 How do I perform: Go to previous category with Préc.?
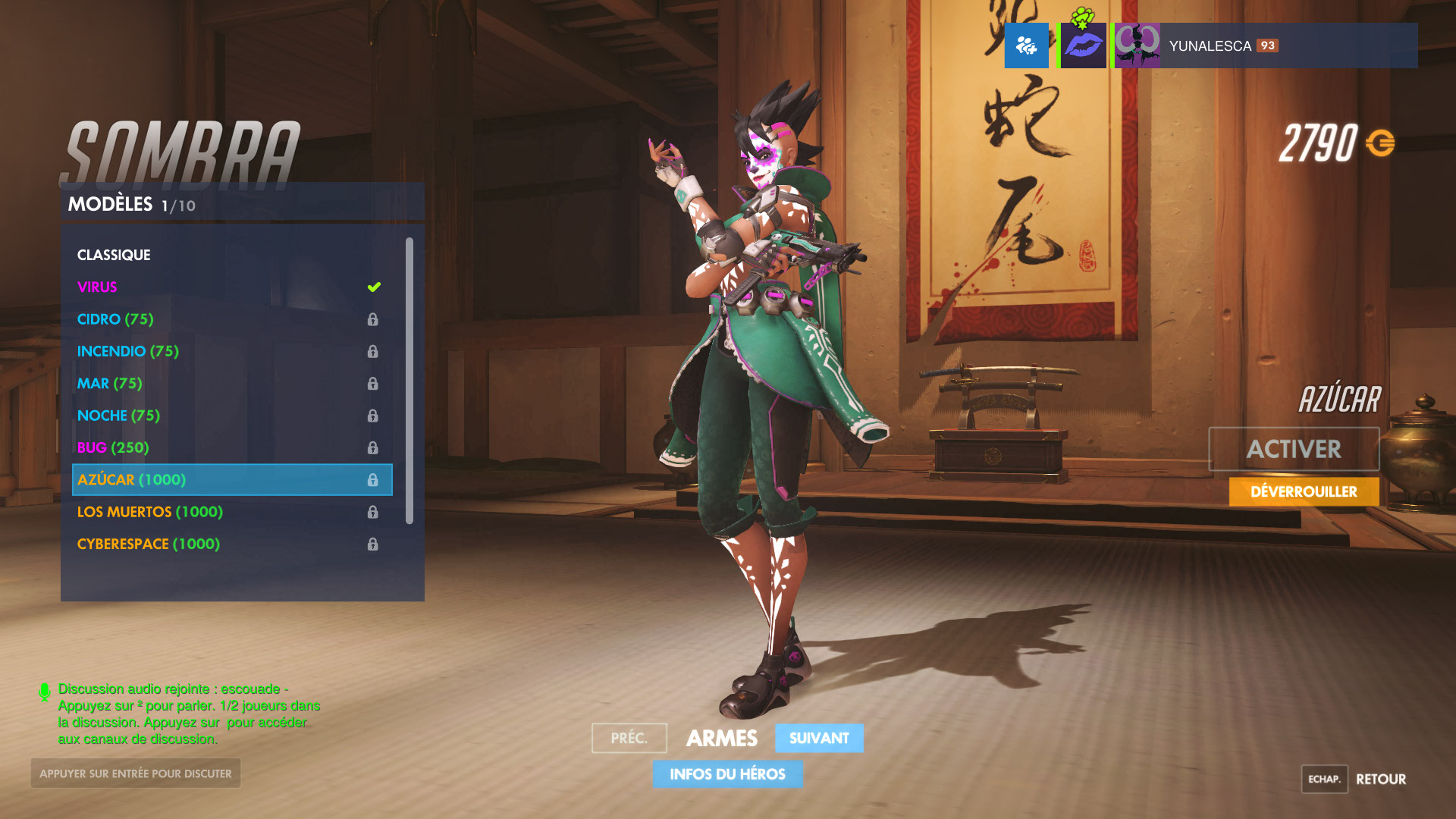[629, 738]
